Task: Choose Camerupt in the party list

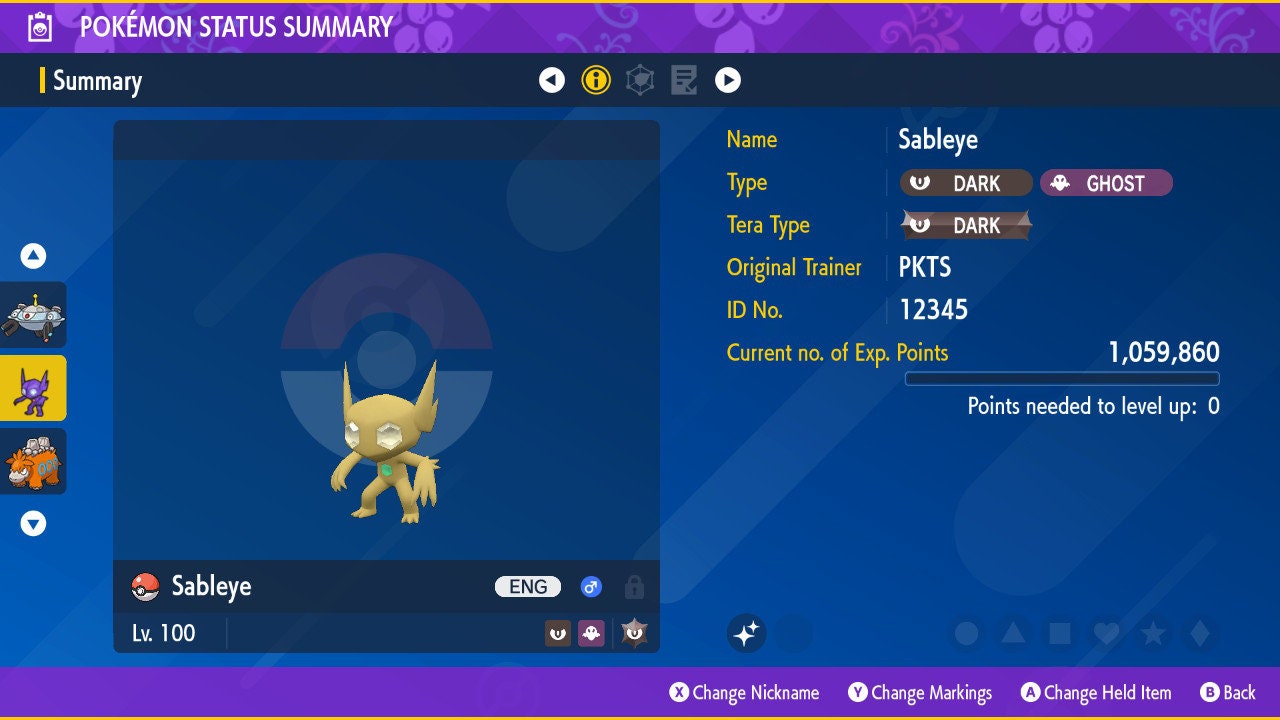Action: click(34, 461)
